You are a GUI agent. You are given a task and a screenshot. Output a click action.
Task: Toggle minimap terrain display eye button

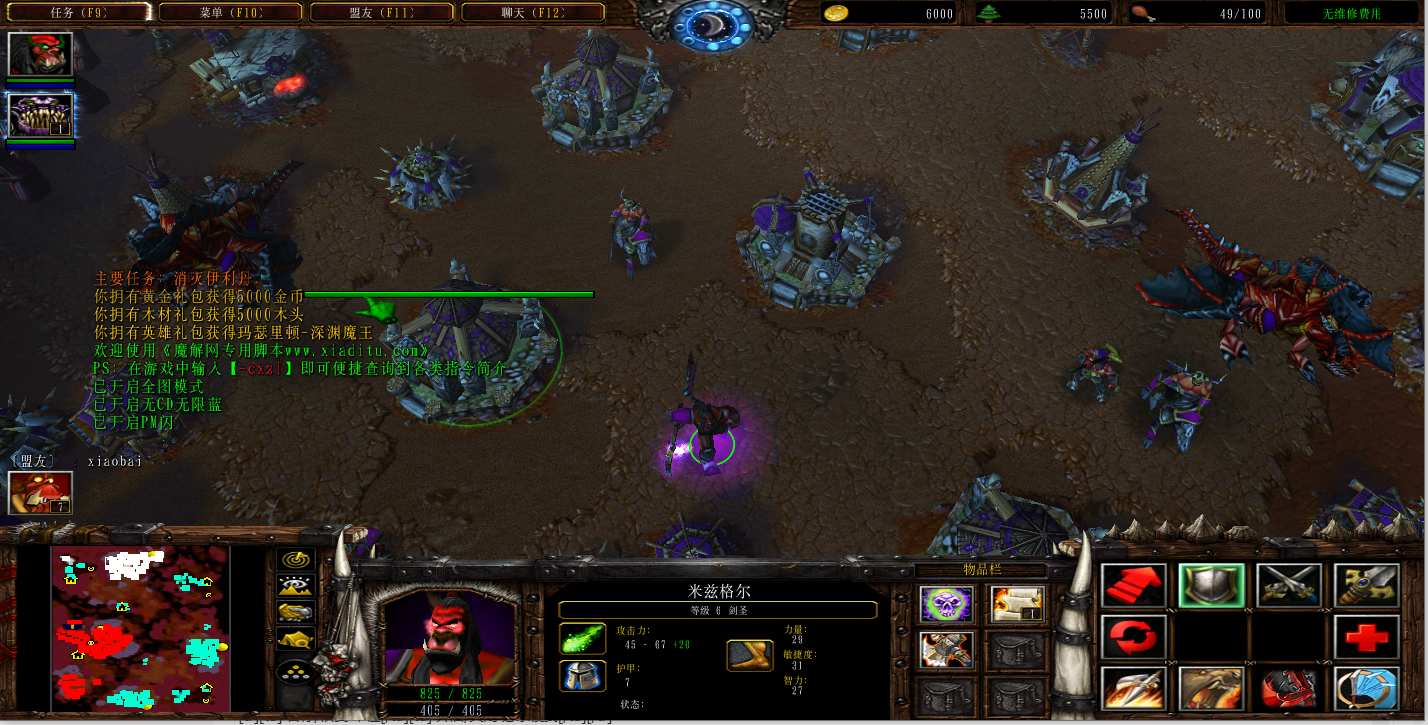(295, 586)
